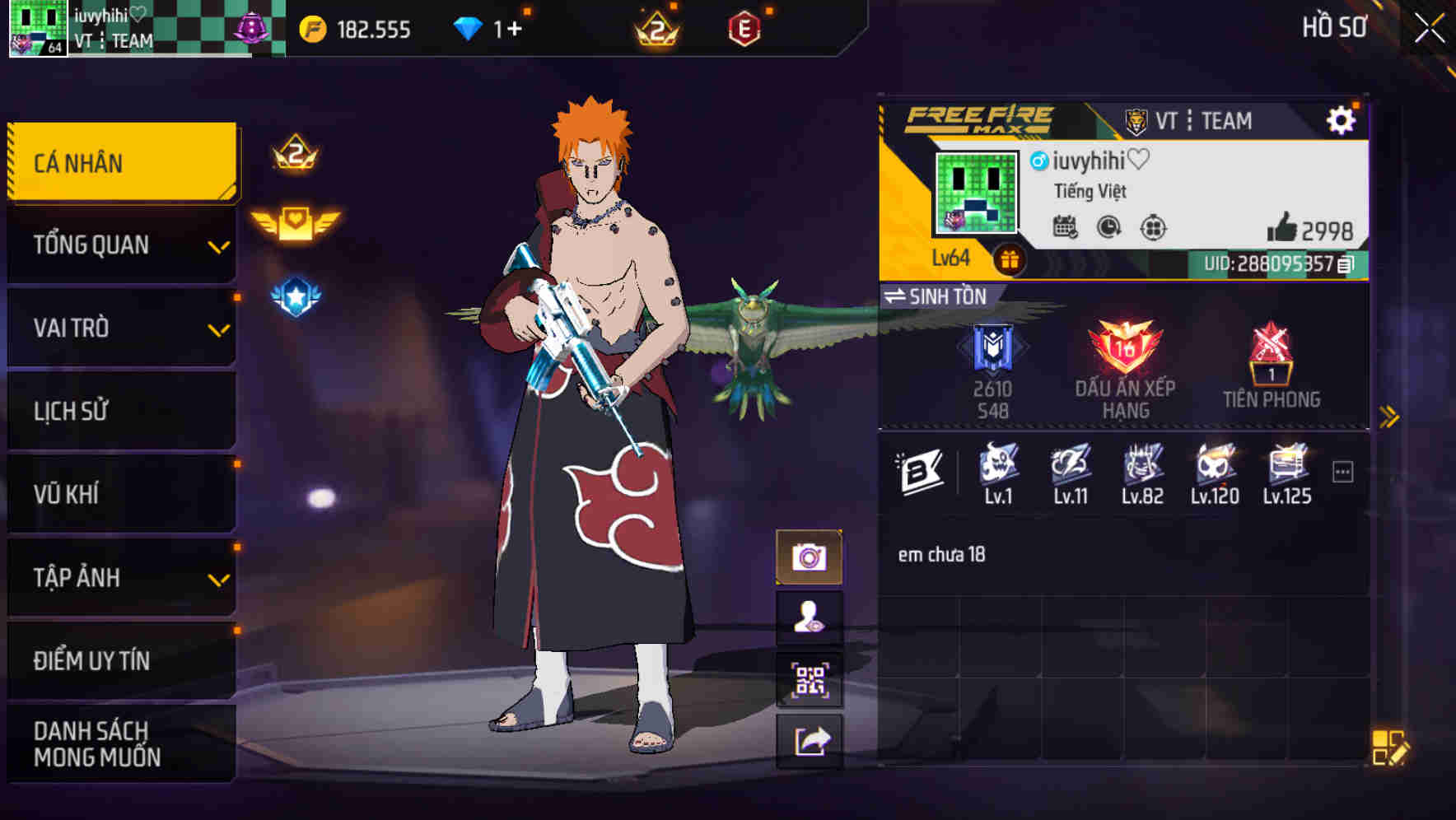This screenshot has height=820, width=1456.
Task: Click the share profile icon
Action: pyautogui.click(x=810, y=739)
